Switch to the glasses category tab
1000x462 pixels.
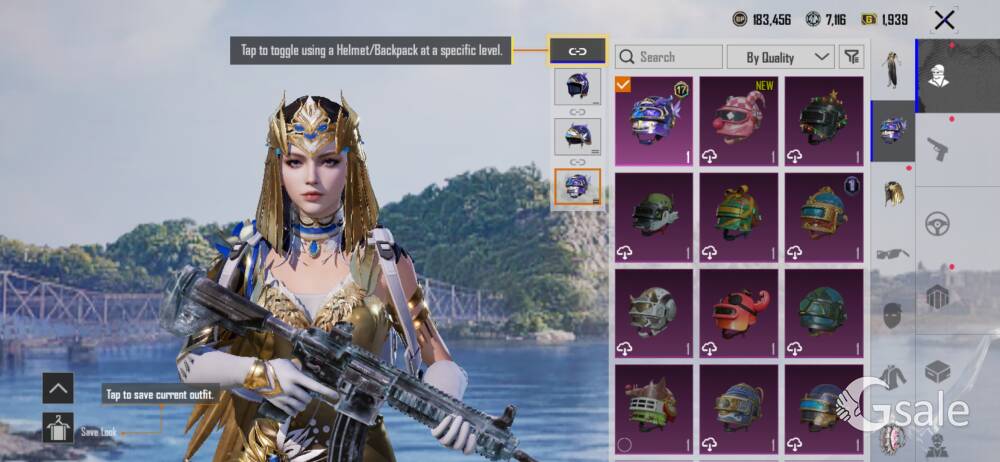pos(892,253)
